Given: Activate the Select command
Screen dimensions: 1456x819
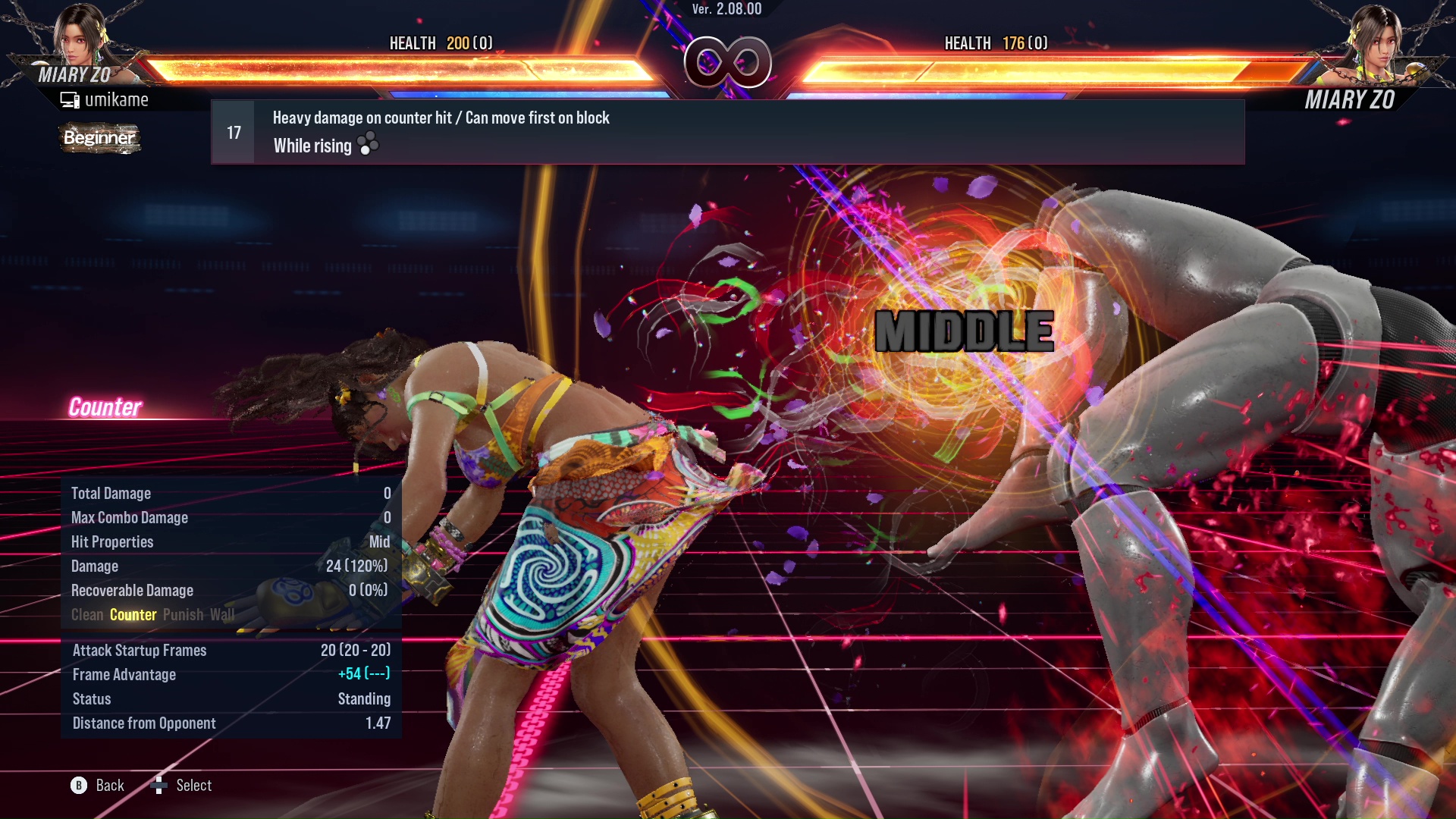Looking at the screenshot, I should pyautogui.click(x=194, y=785).
